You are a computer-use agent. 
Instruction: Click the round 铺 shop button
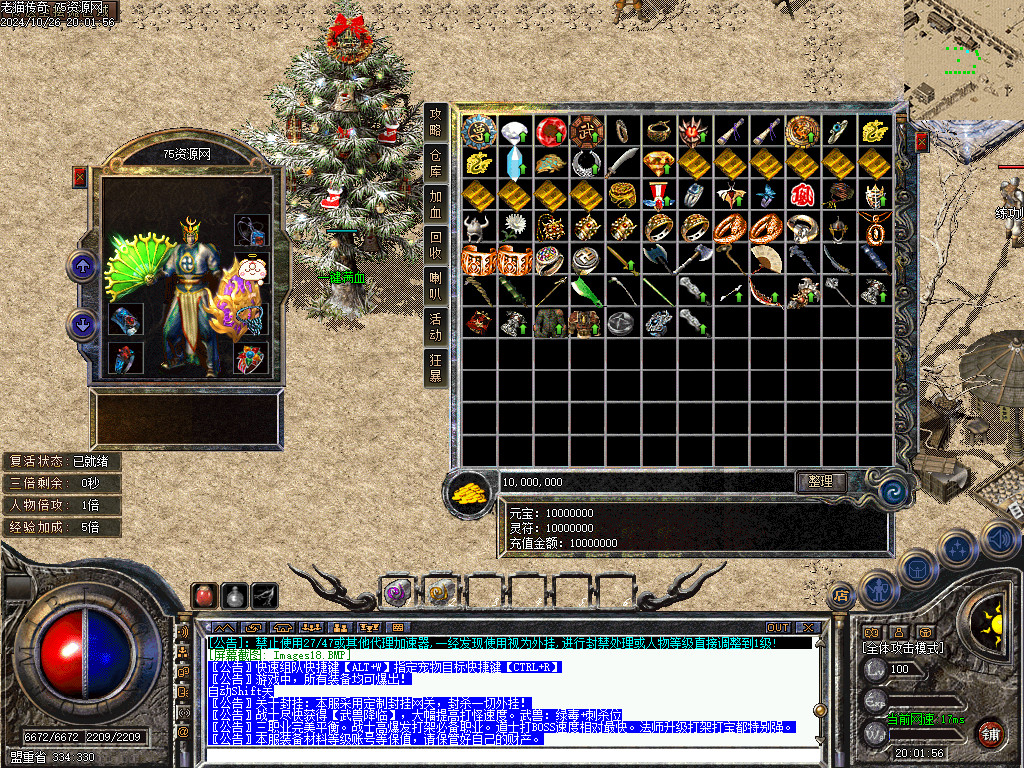(990, 732)
